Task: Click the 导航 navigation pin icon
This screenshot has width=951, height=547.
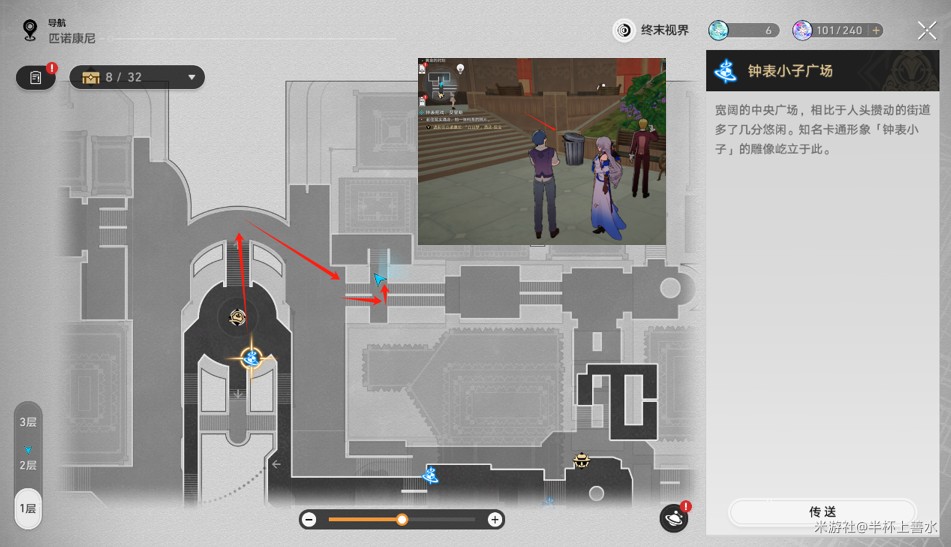Action: tap(30, 30)
